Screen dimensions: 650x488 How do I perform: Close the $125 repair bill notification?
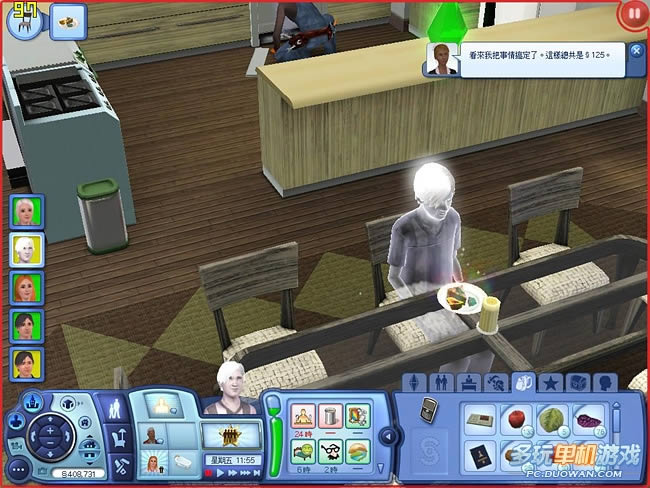(637, 51)
